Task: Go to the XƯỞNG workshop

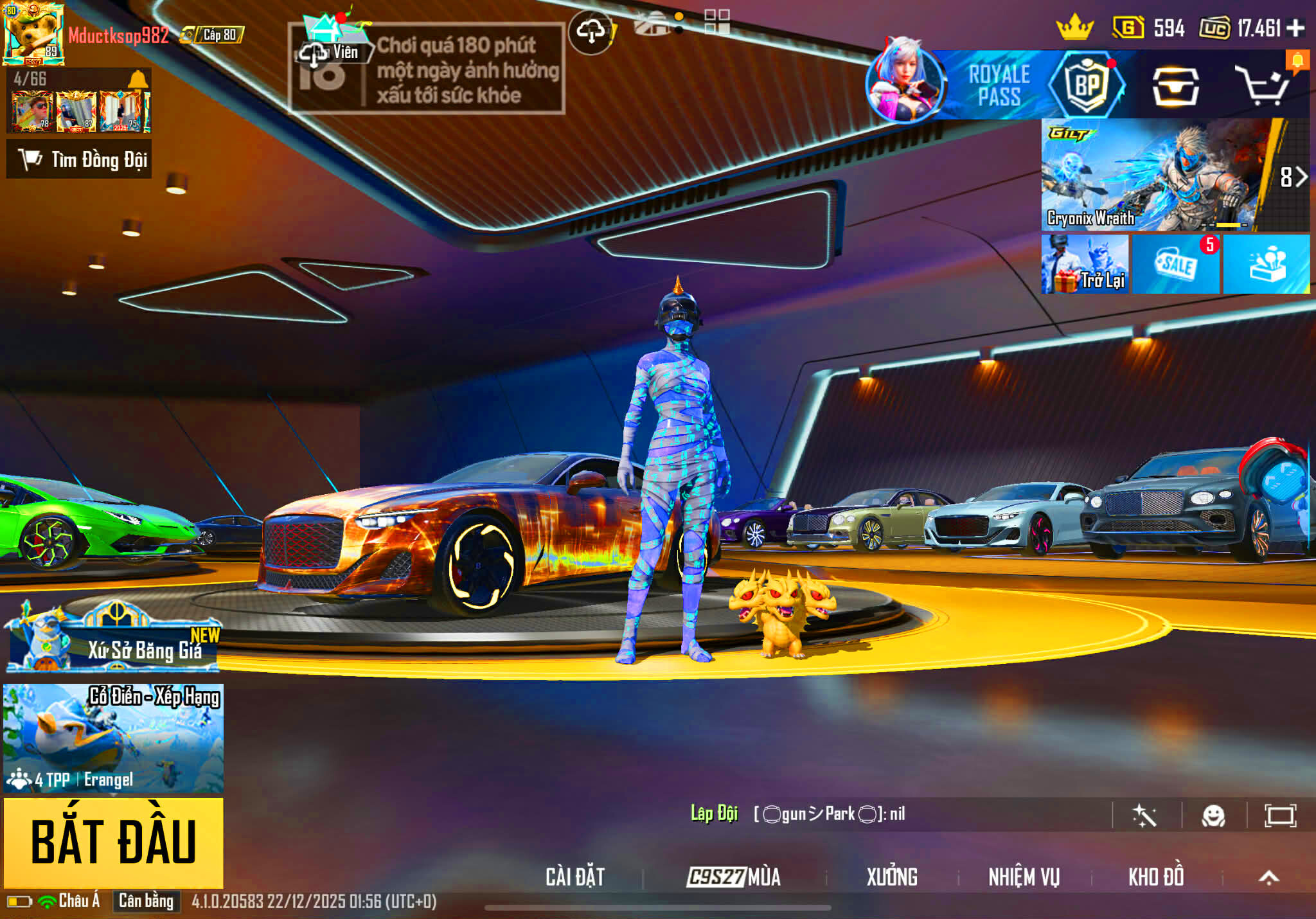Action: 892,877
